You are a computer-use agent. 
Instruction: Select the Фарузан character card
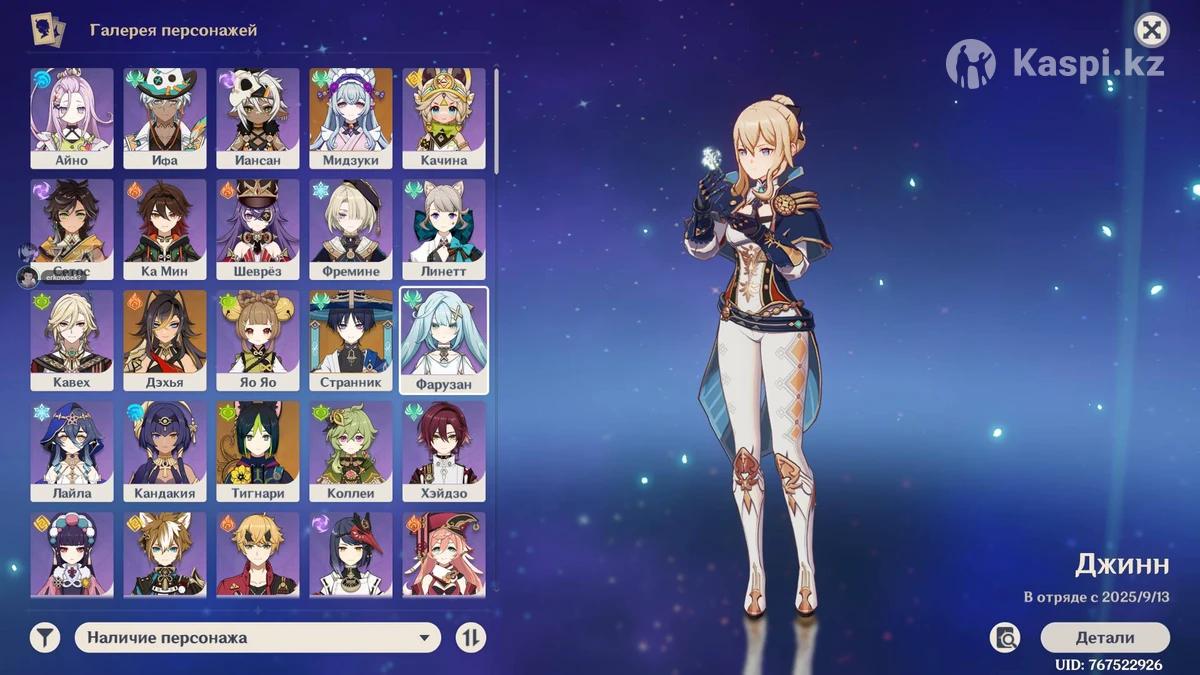click(x=444, y=340)
